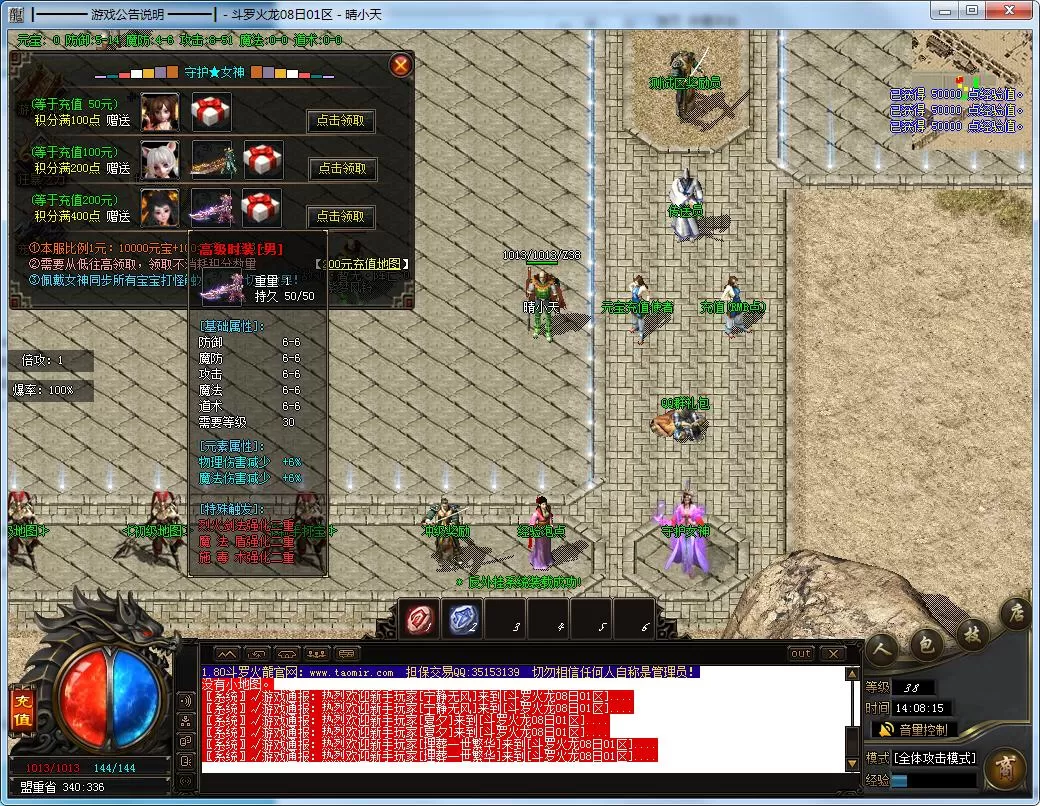Click the golden outfit reward in 200-point row
Screen dimensions: 1040x806
pyautogui.click(x=211, y=160)
